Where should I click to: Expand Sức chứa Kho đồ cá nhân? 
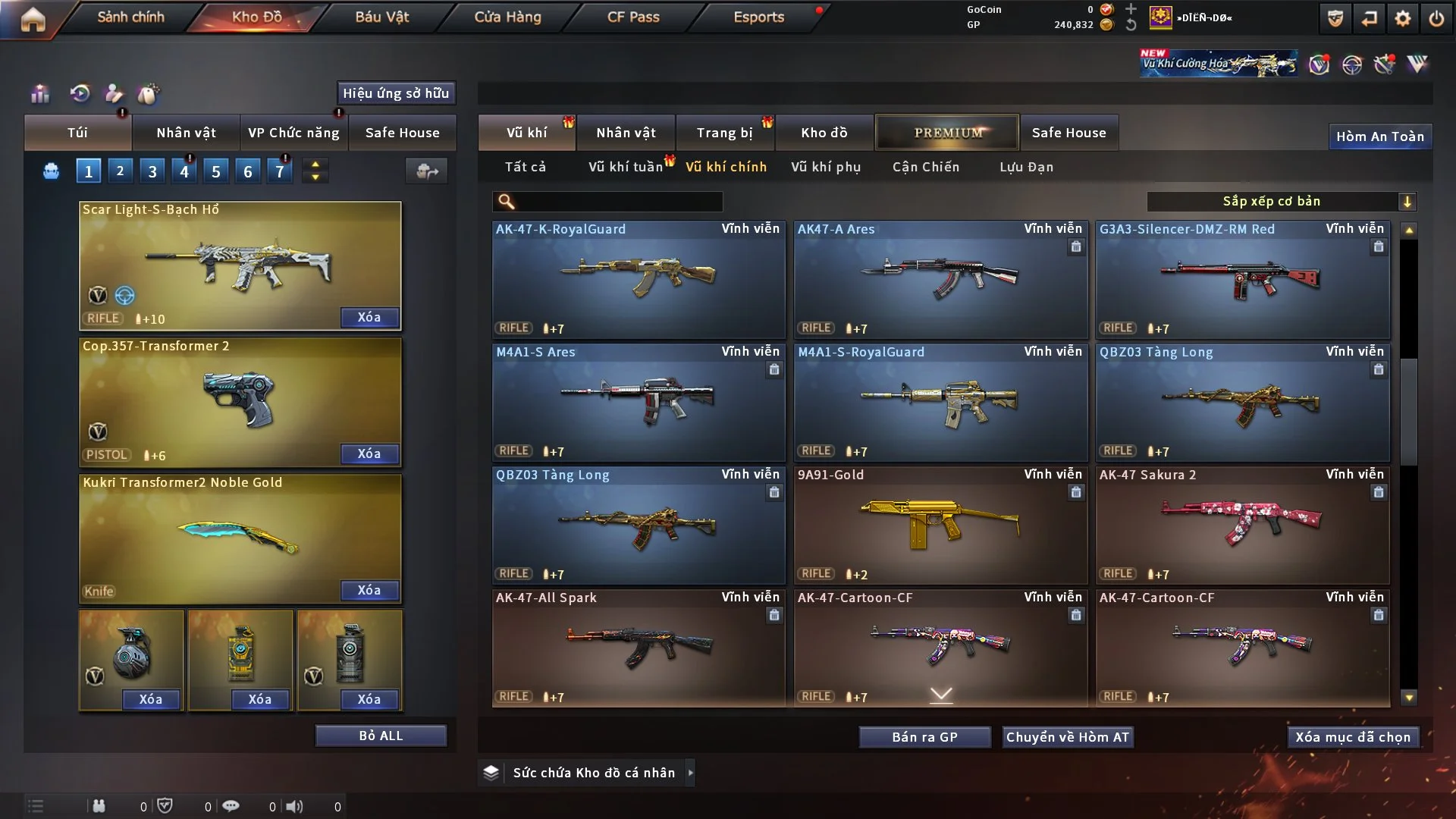point(690,773)
